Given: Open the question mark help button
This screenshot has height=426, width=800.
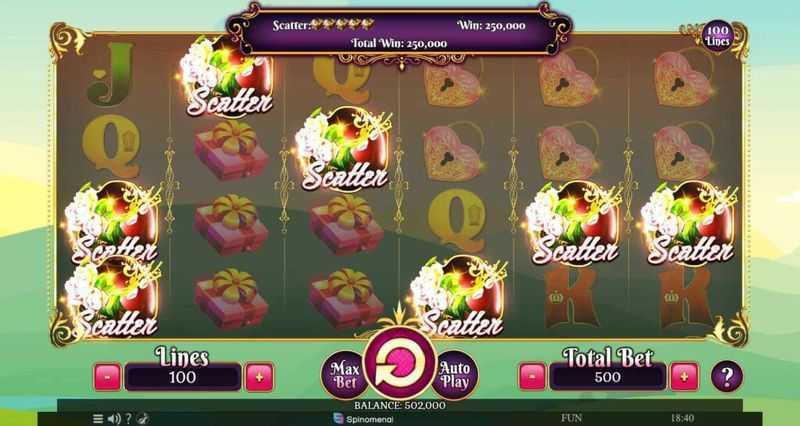Looking at the screenshot, I should 727,376.
